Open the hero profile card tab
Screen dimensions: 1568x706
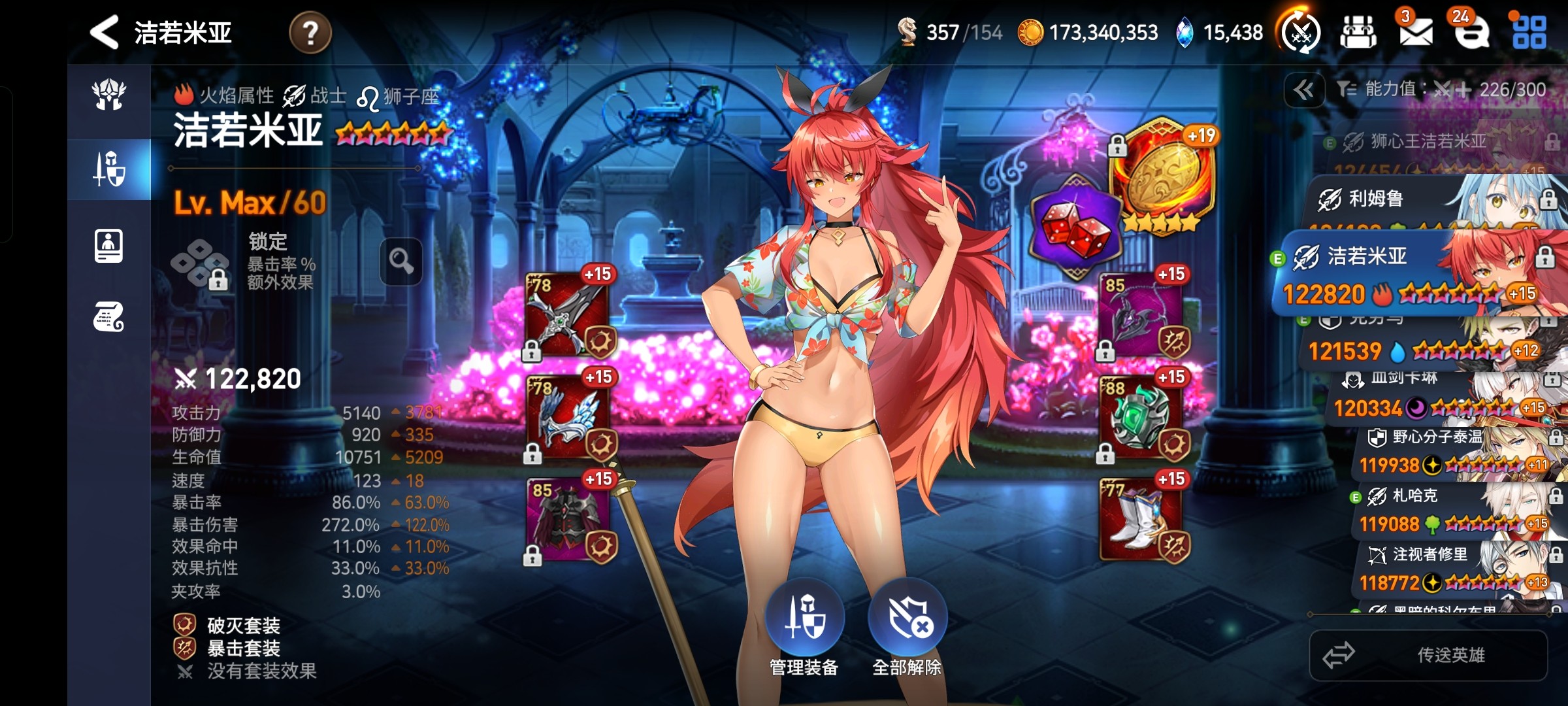click(x=108, y=246)
